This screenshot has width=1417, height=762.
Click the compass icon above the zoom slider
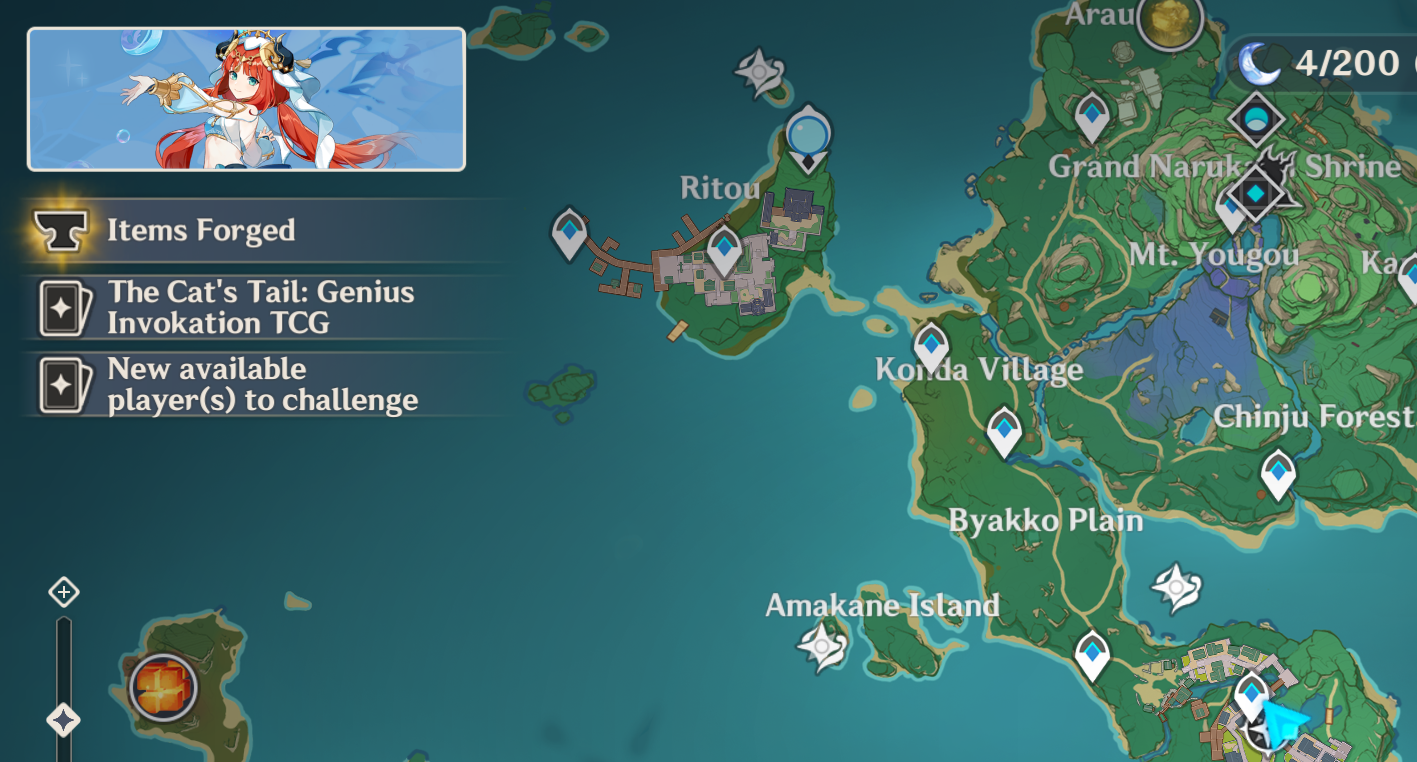pos(64,592)
